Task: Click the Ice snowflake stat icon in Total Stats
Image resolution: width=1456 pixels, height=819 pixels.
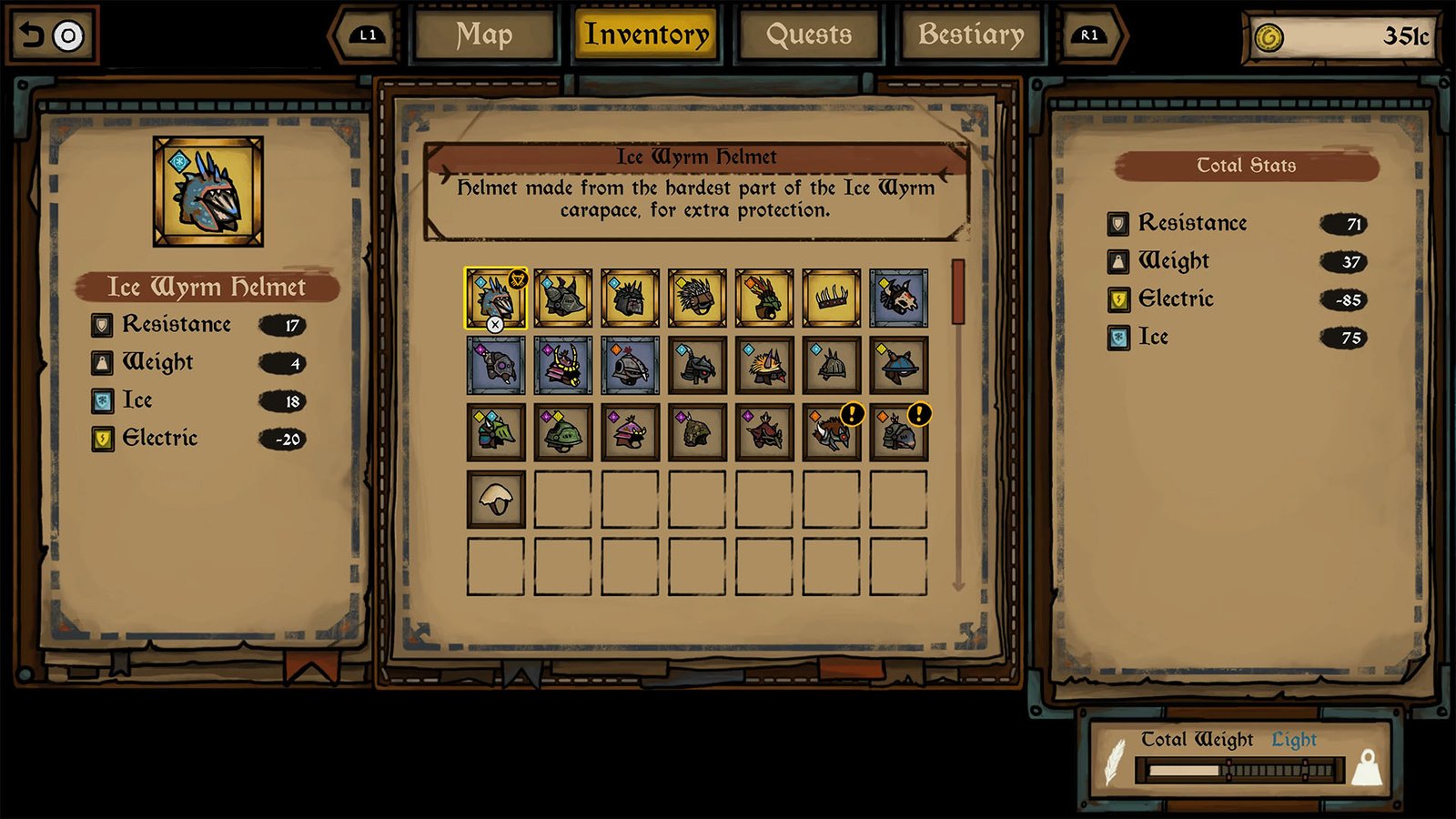Action: (x=1117, y=337)
